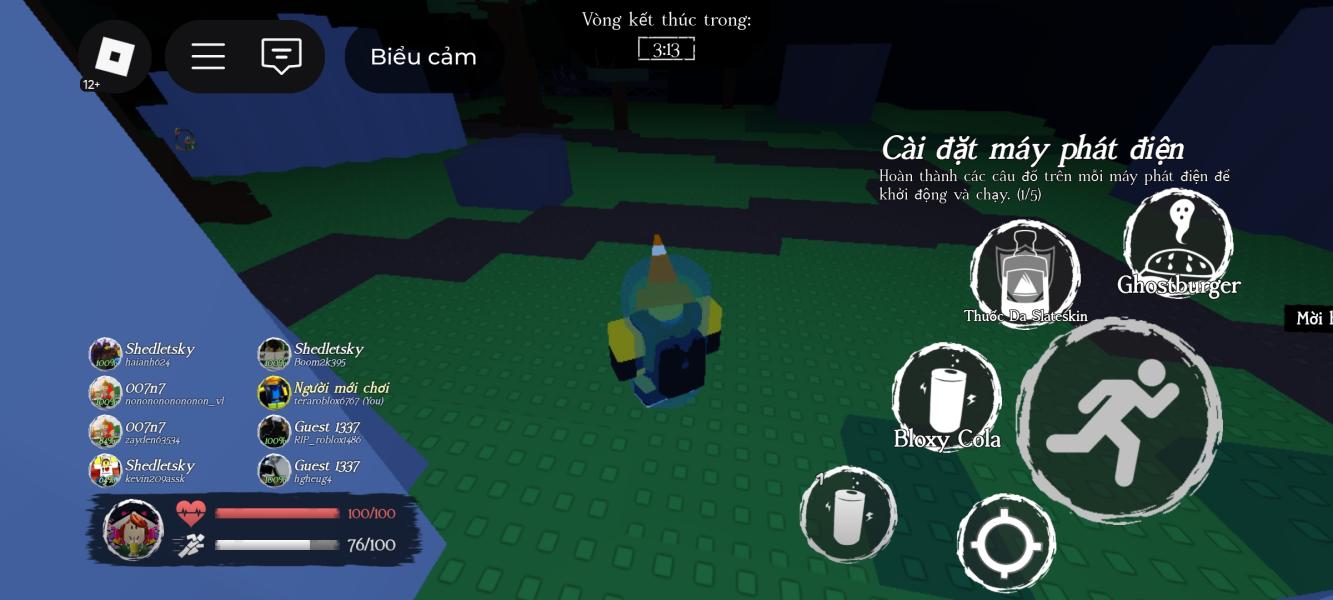Tap the unlabeled cola can item slot

848,515
